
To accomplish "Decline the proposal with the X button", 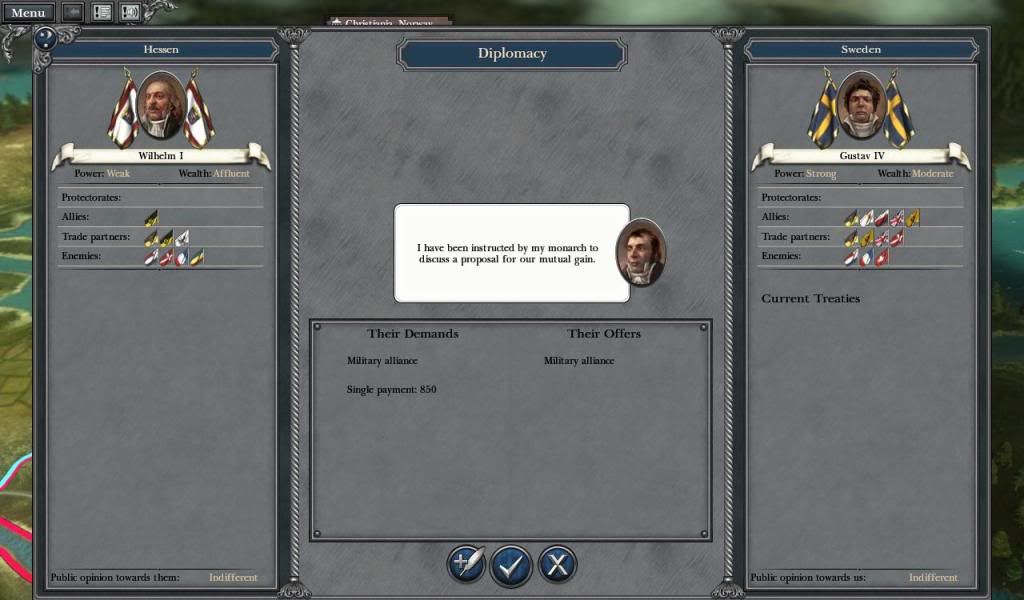I will 557,565.
